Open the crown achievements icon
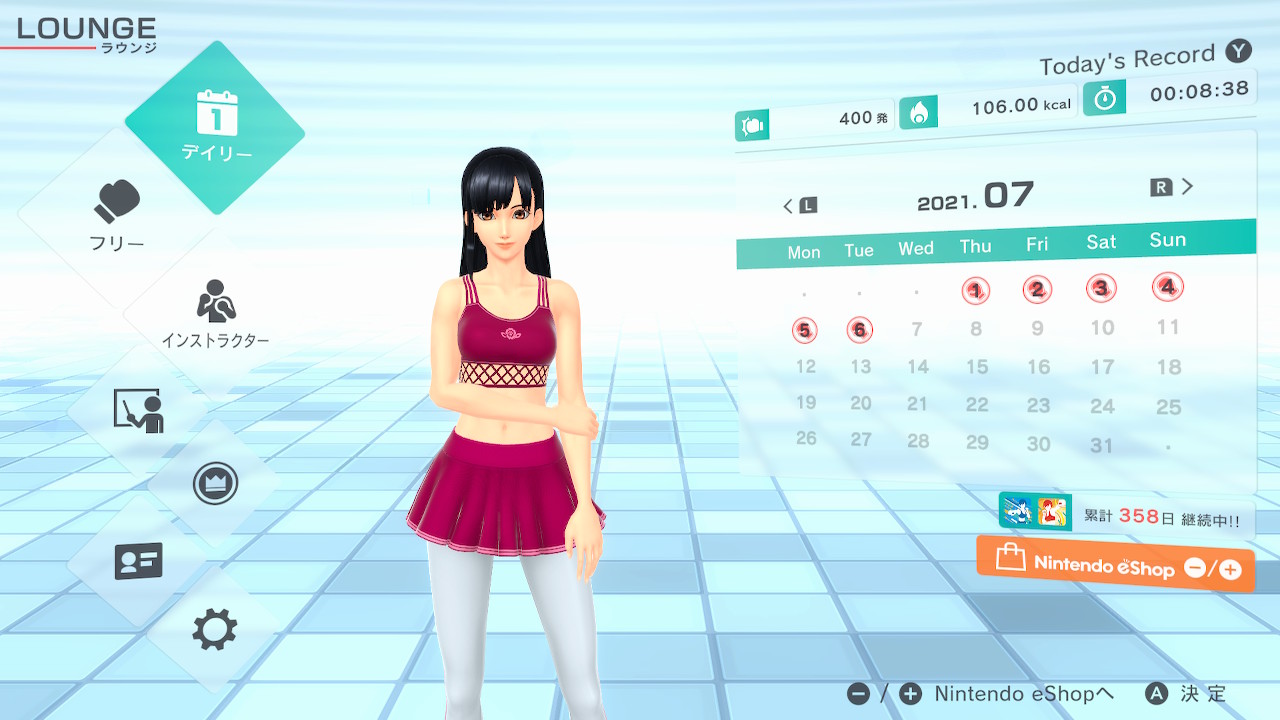The height and width of the screenshot is (720, 1280). click(214, 484)
